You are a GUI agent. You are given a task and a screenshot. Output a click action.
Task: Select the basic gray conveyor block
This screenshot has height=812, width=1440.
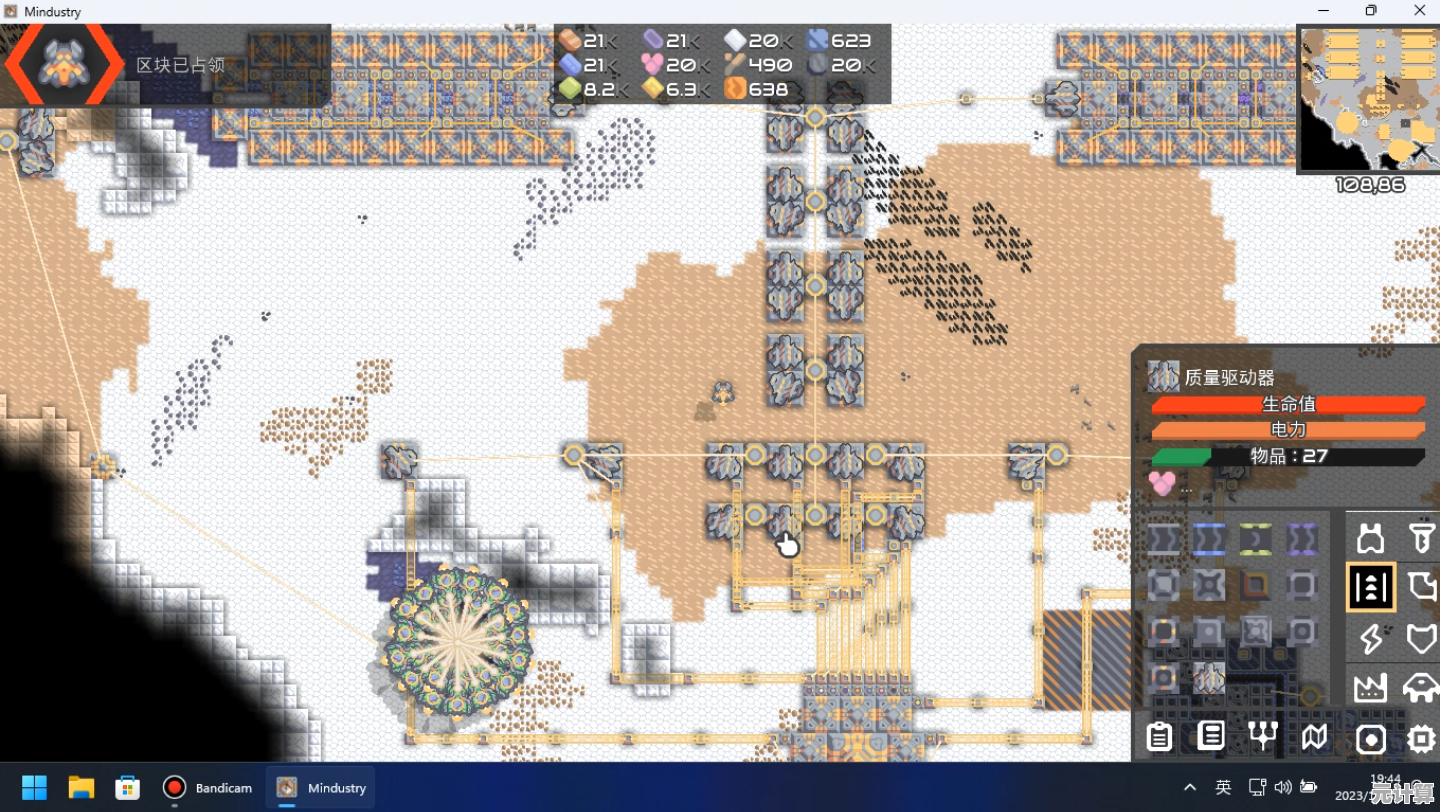pos(1163,540)
